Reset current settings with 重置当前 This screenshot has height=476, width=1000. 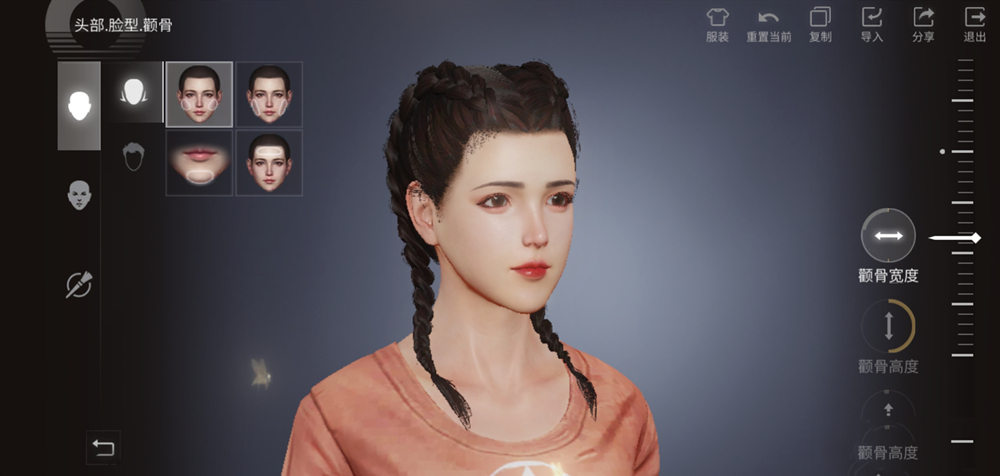coord(768,23)
